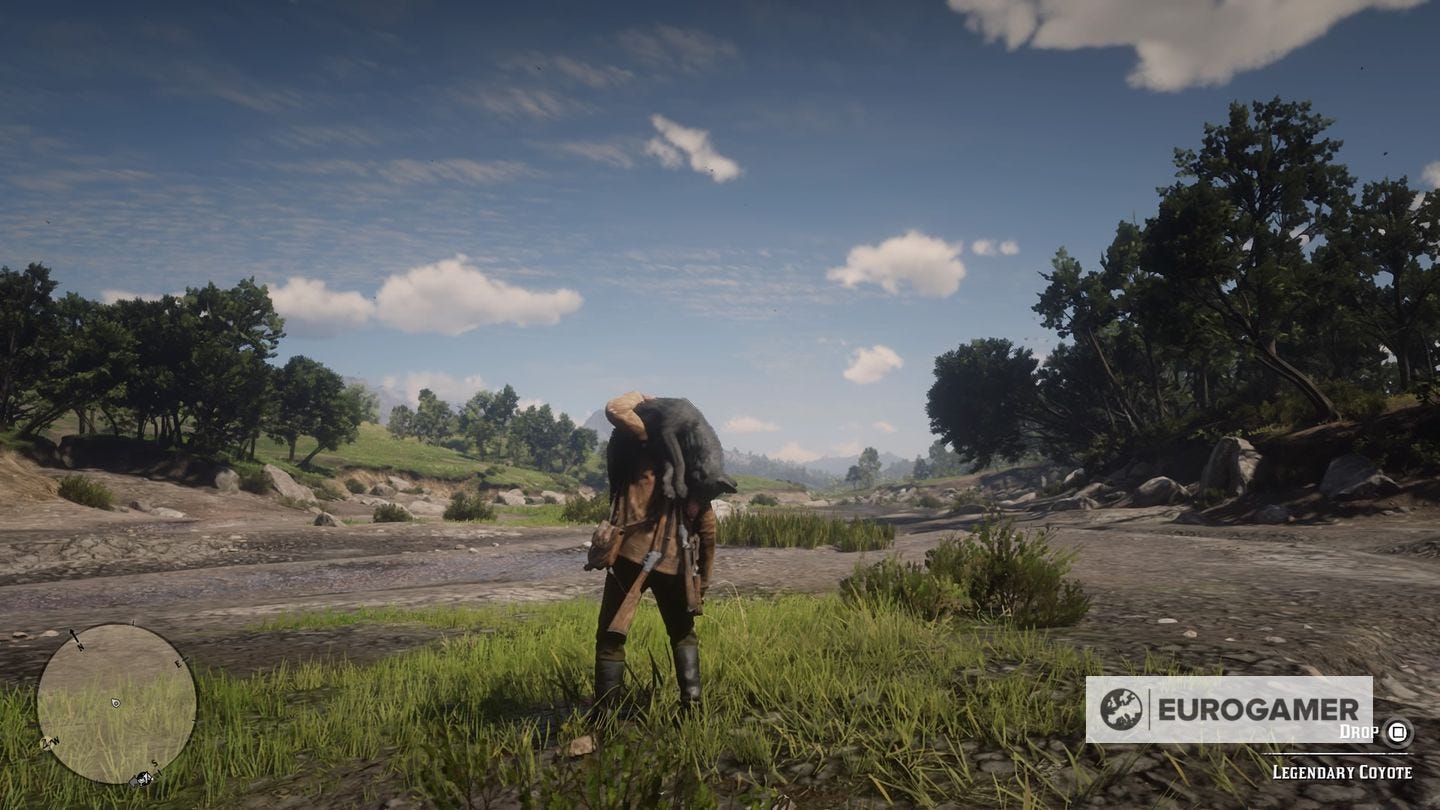
Task: Click the divider line under the Drop prompt
Action: 1335,754
